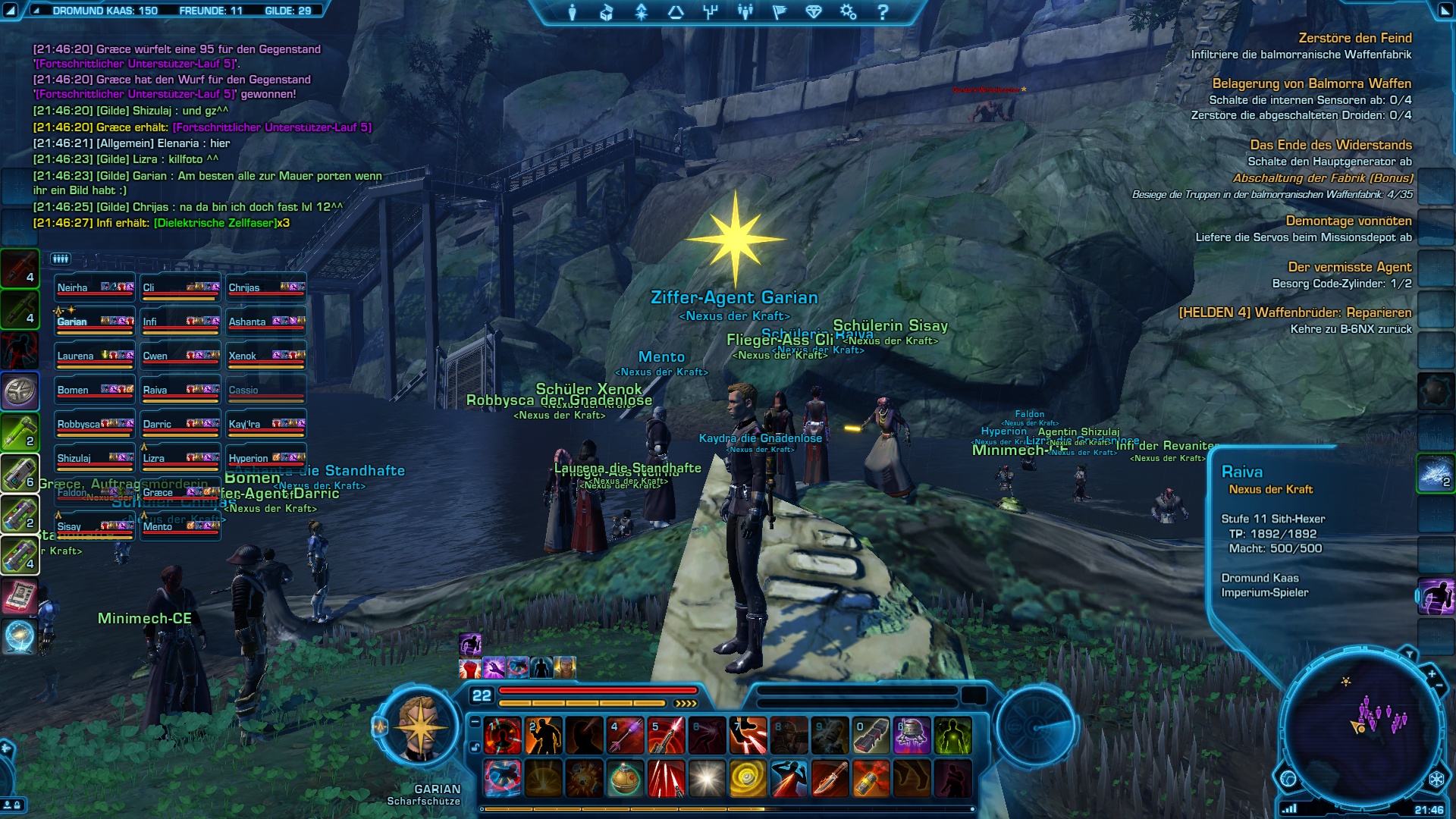The image size is (1456, 819).
Task: Target Robbysca in the operation frames
Action: pos(95,425)
